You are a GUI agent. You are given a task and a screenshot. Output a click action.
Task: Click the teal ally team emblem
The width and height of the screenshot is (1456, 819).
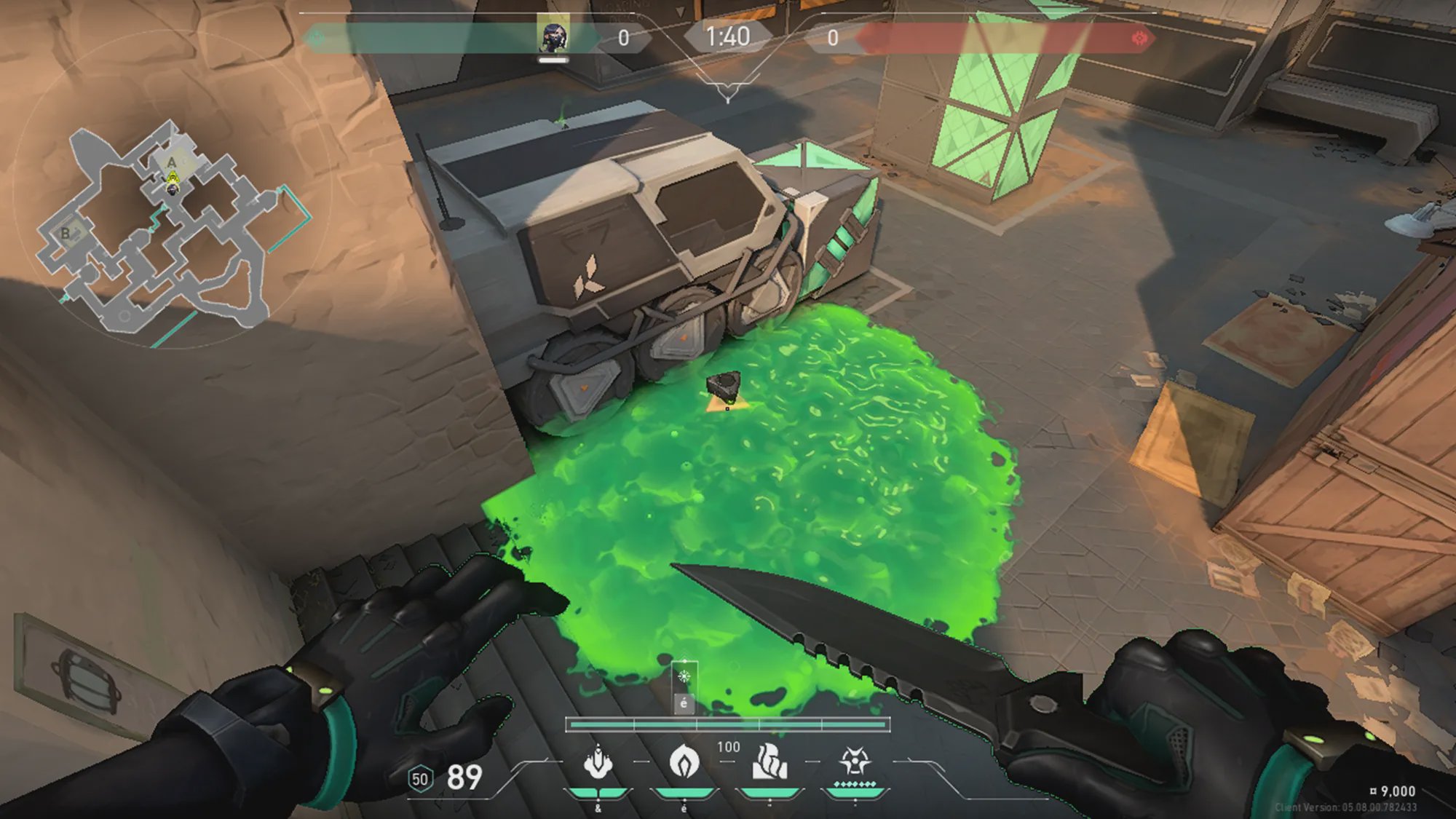pyautogui.click(x=316, y=38)
